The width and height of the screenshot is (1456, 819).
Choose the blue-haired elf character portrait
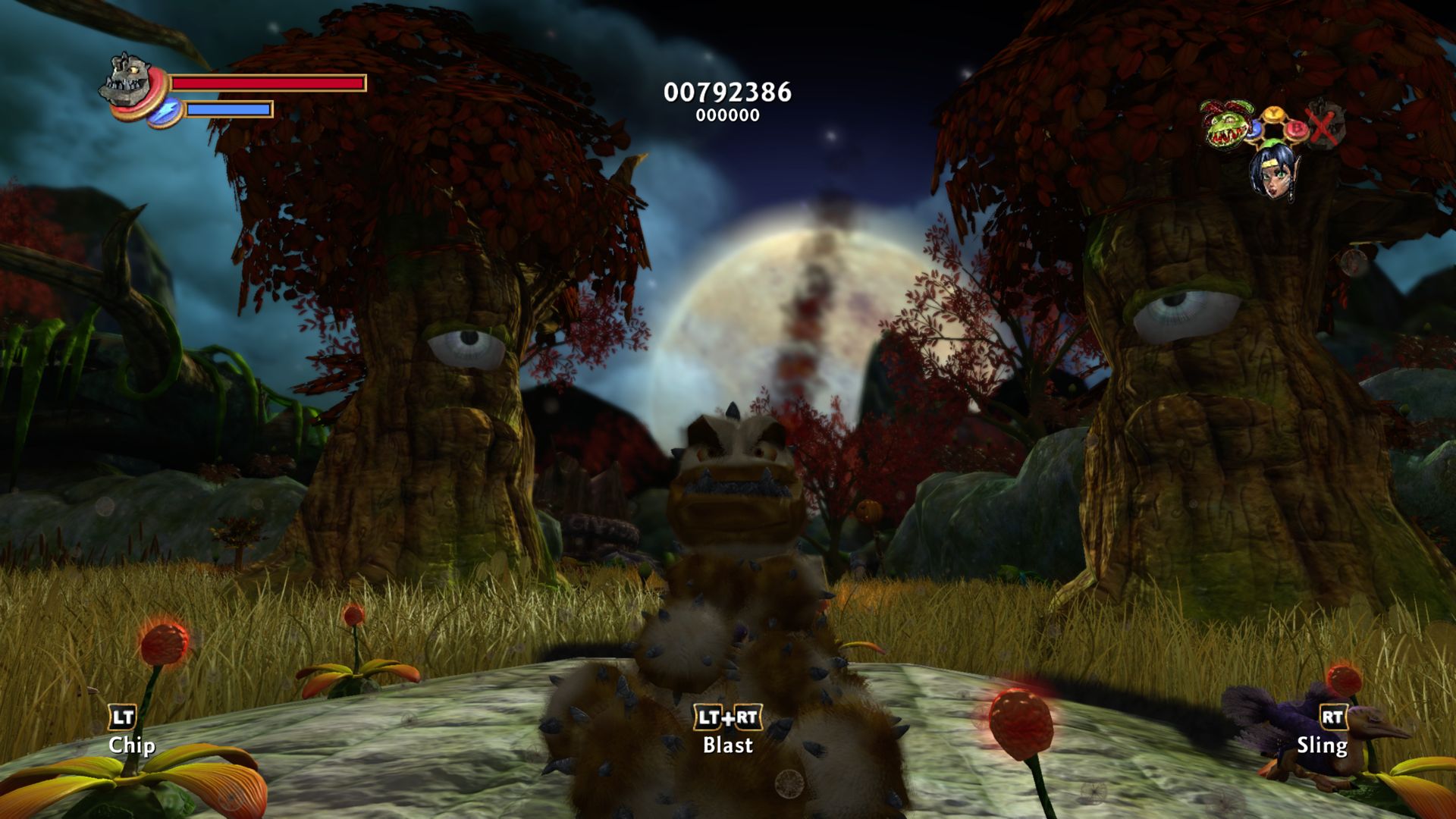click(x=1272, y=171)
